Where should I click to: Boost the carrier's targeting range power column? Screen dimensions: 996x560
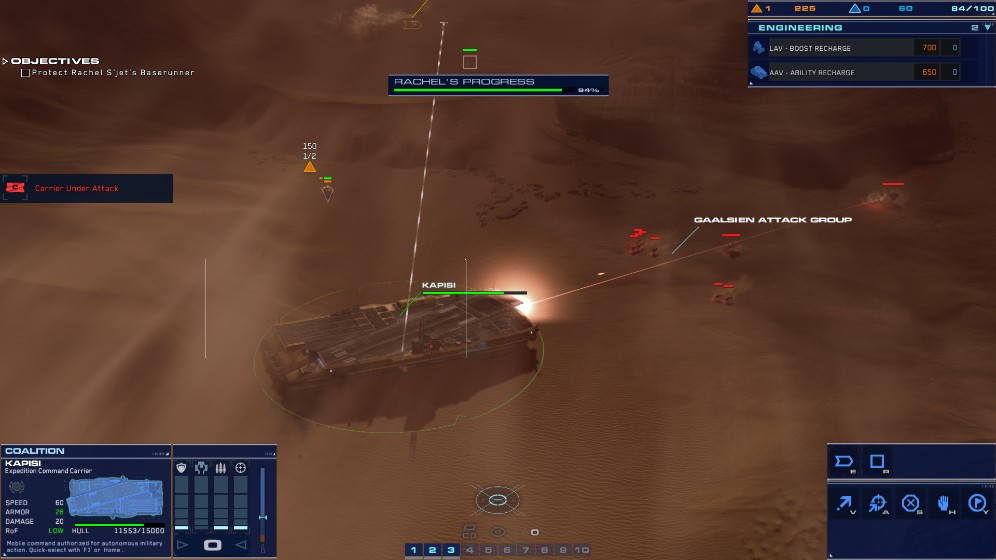pos(240,500)
